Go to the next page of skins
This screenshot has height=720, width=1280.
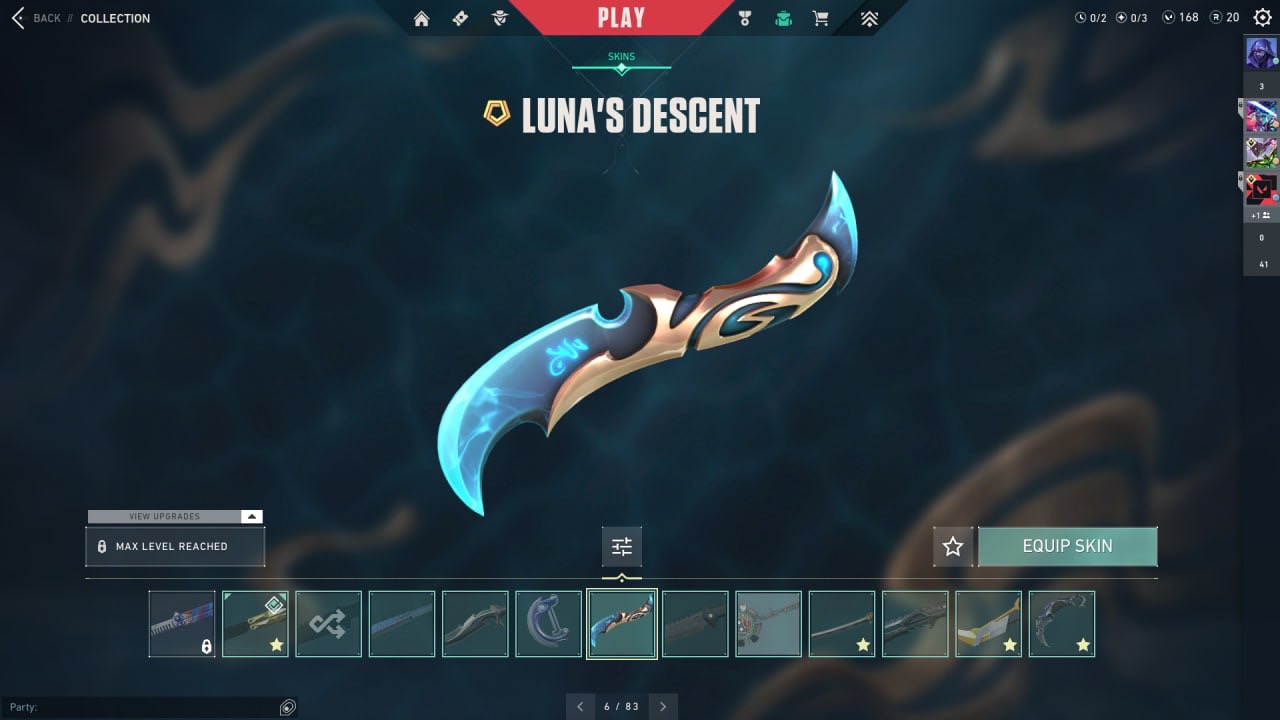click(663, 706)
